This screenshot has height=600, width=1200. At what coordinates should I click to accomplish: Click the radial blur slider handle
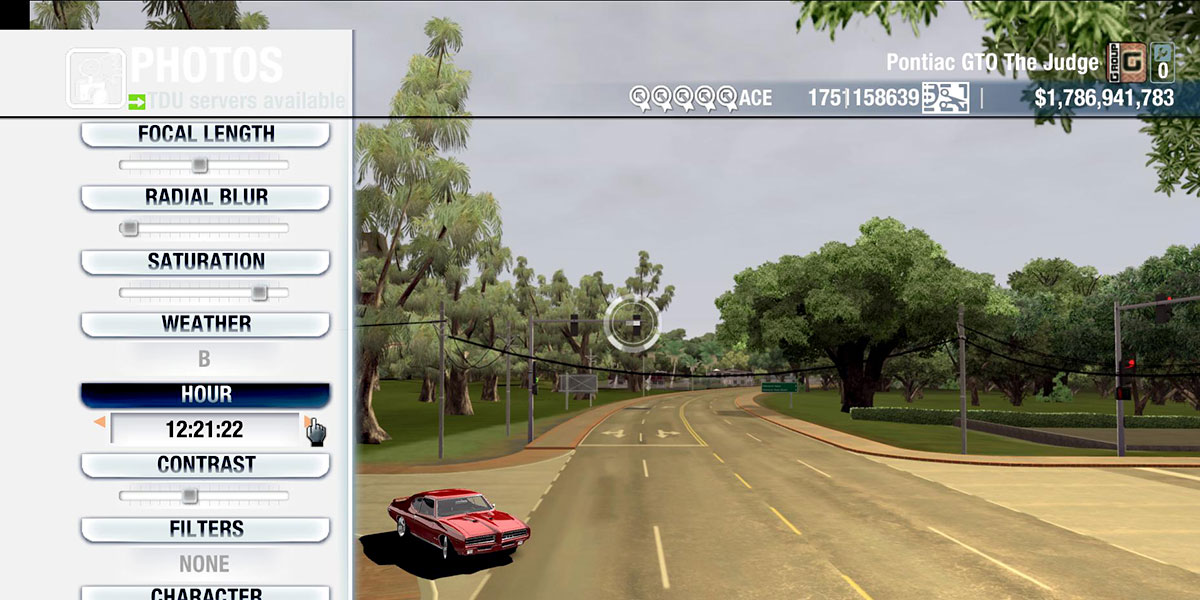pyautogui.click(x=130, y=228)
